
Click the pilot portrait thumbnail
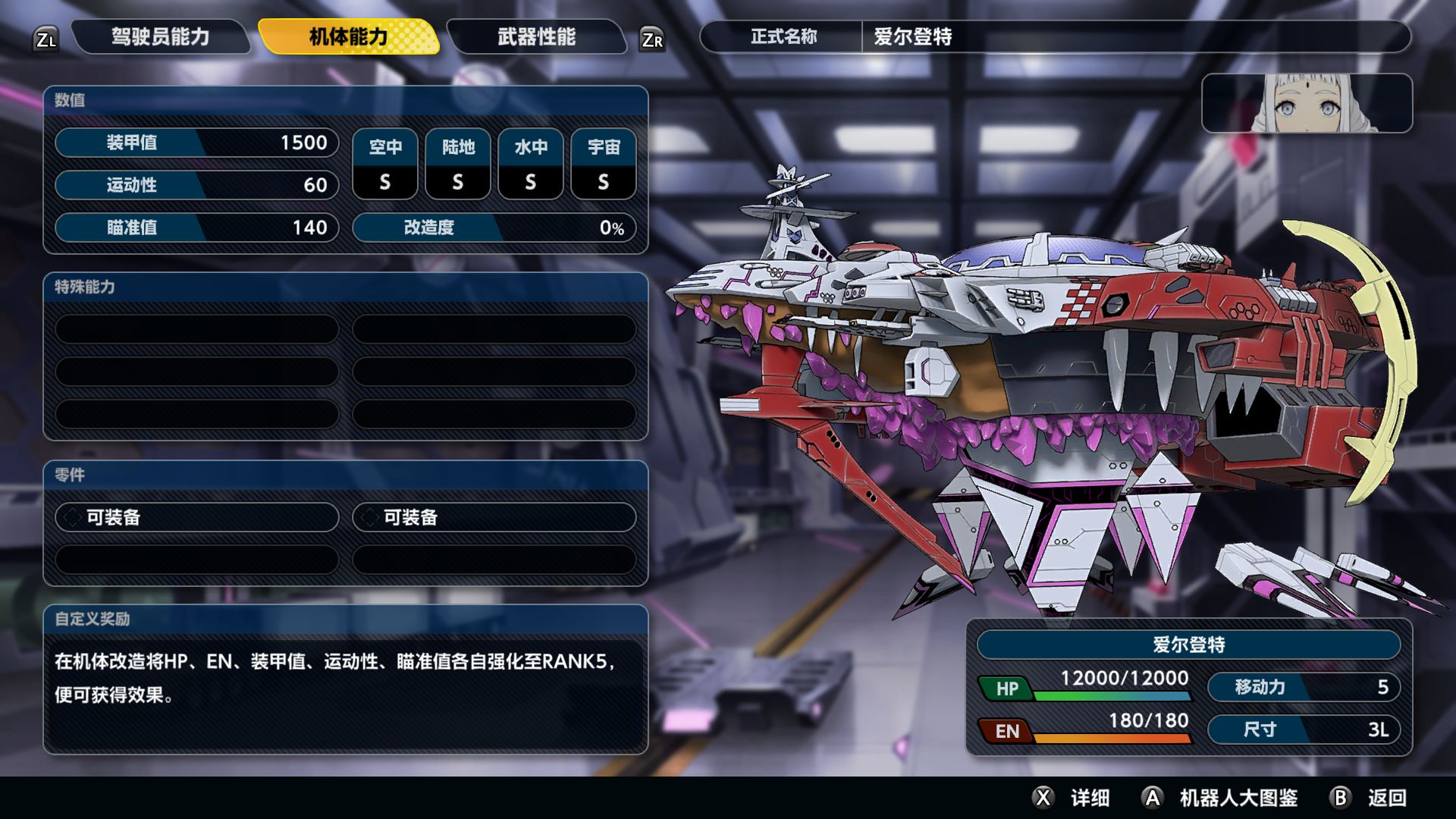[x=1306, y=104]
